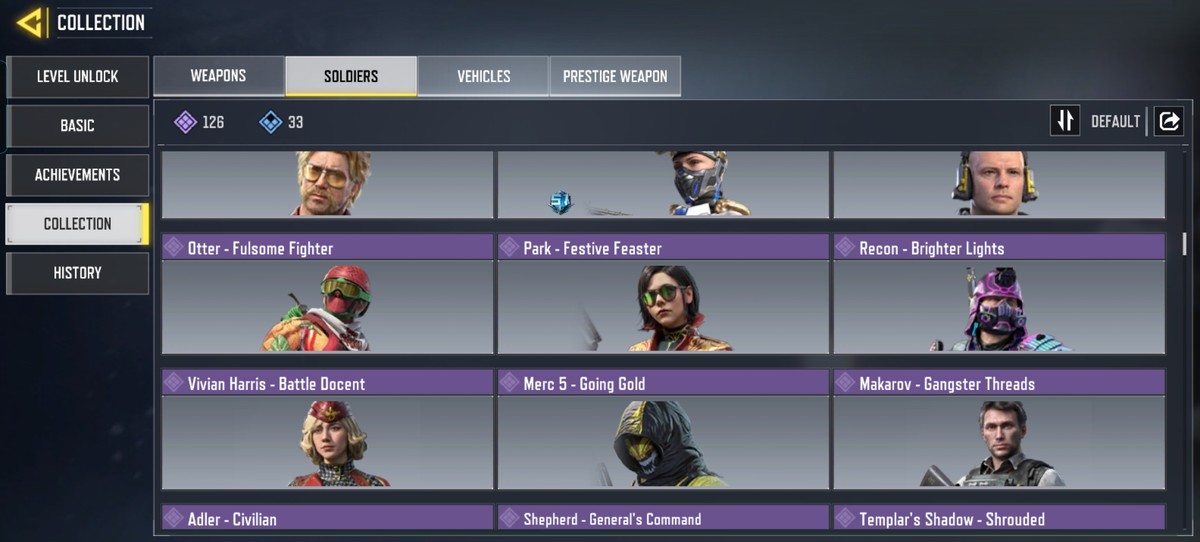1200x542 pixels.
Task: Select the Soldiers tab
Action: point(351,76)
